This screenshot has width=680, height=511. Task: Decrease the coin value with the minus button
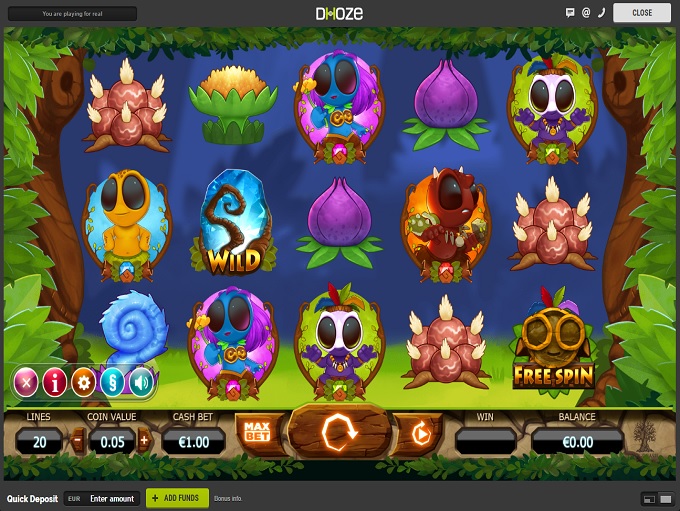[x=79, y=439]
